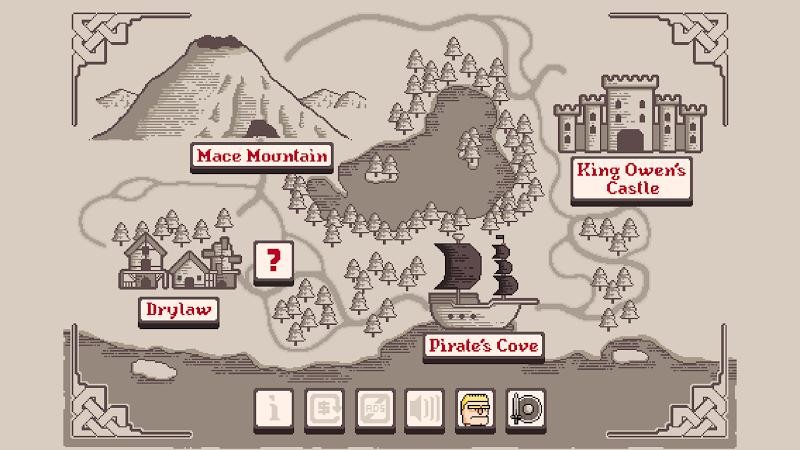This screenshot has height=450, width=800.
Task: Open the blond hero character portrait
Action: coord(475,408)
